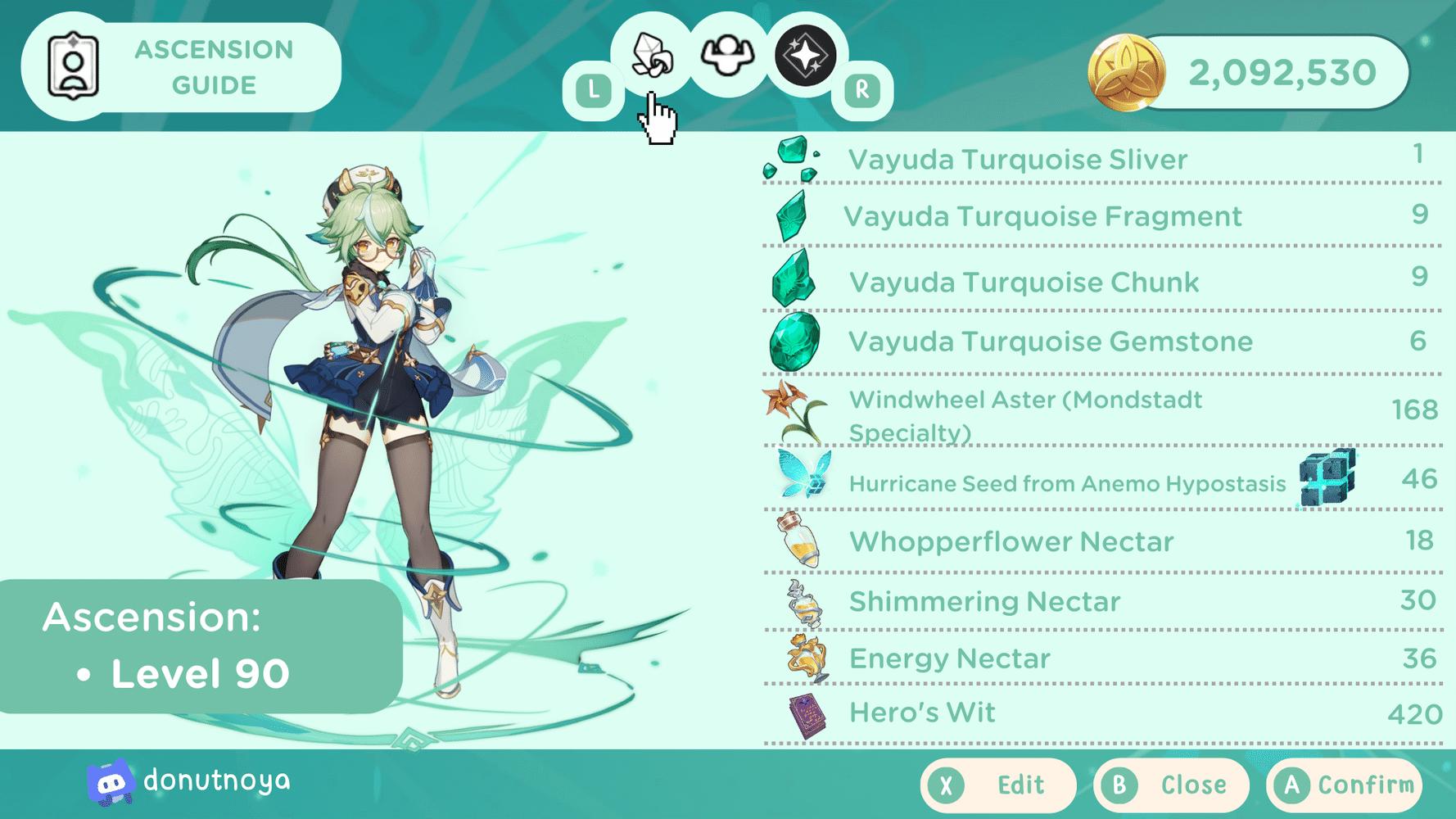Click the Anemo Hypostasis cube icon
1456x819 pixels.
[1327, 482]
